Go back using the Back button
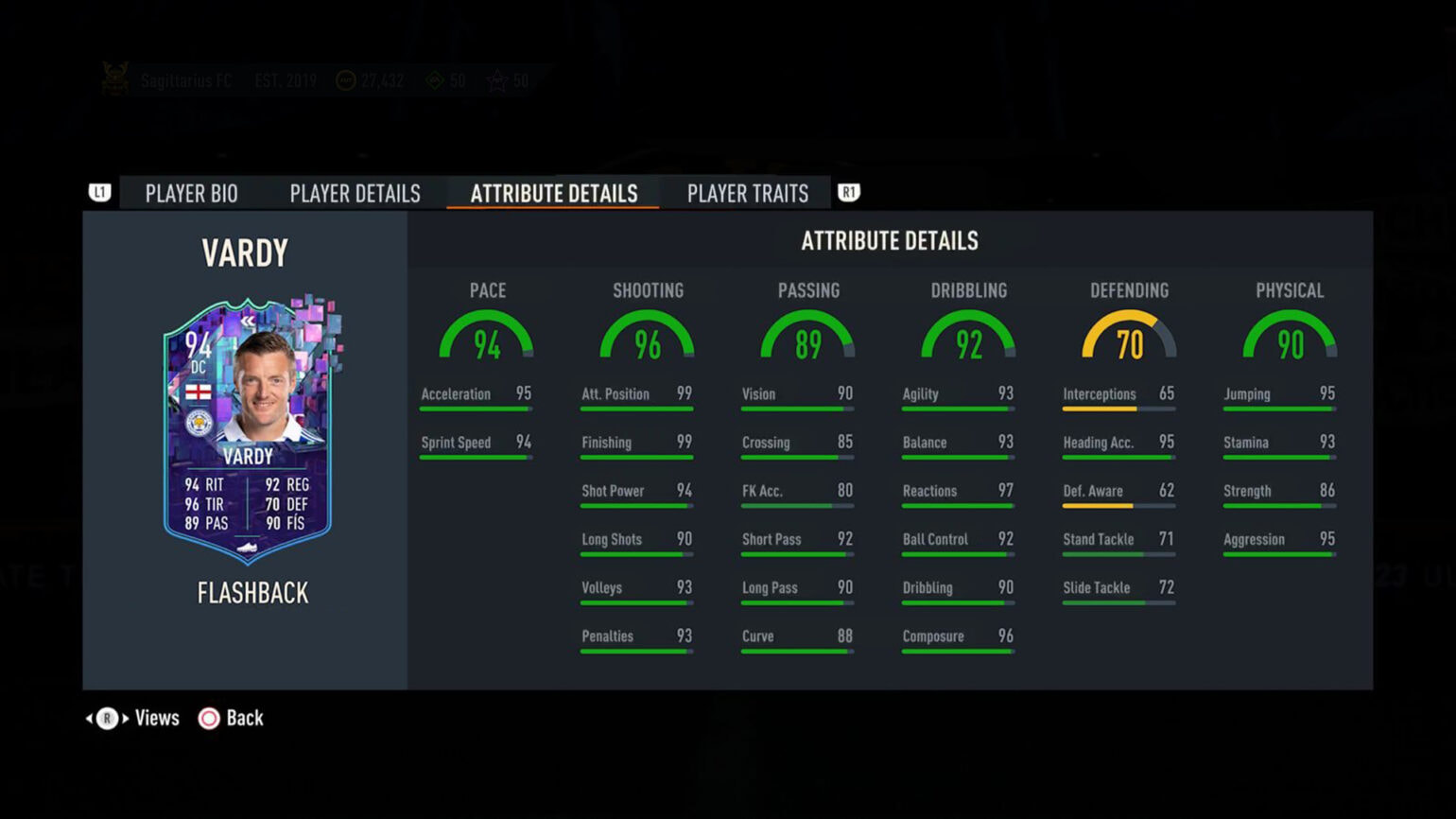Viewport: 1456px width, 819px height. [231, 719]
